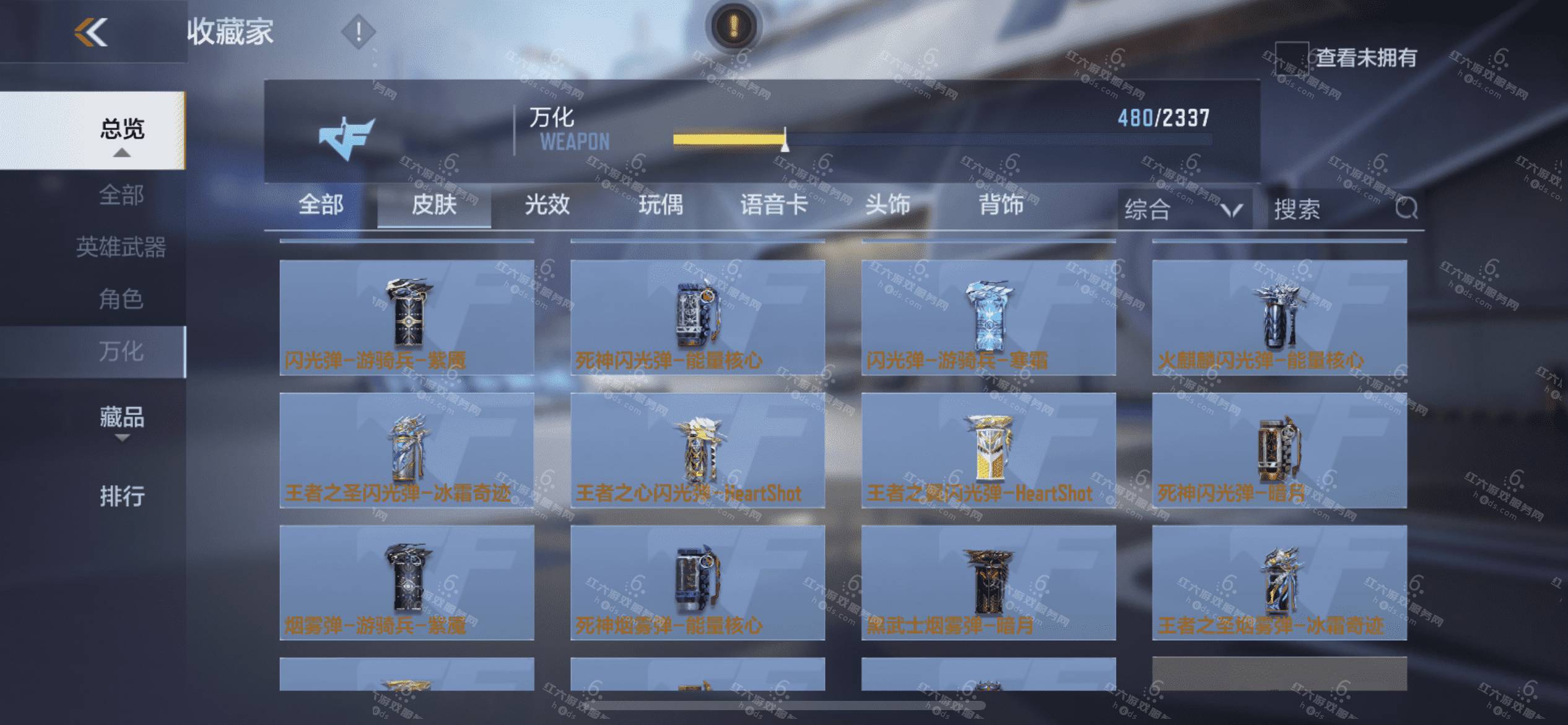View the 头饰 tab

click(887, 205)
